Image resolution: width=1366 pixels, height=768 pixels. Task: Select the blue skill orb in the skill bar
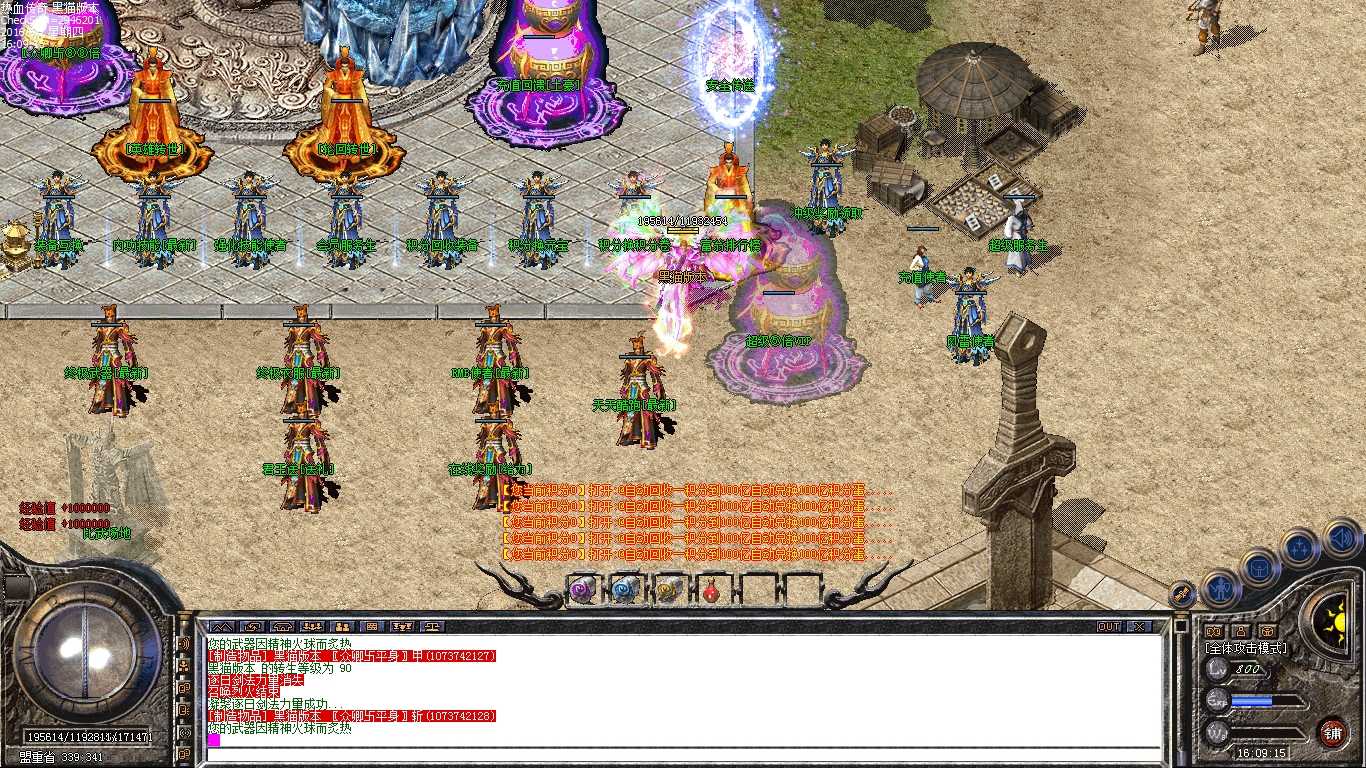[625, 589]
